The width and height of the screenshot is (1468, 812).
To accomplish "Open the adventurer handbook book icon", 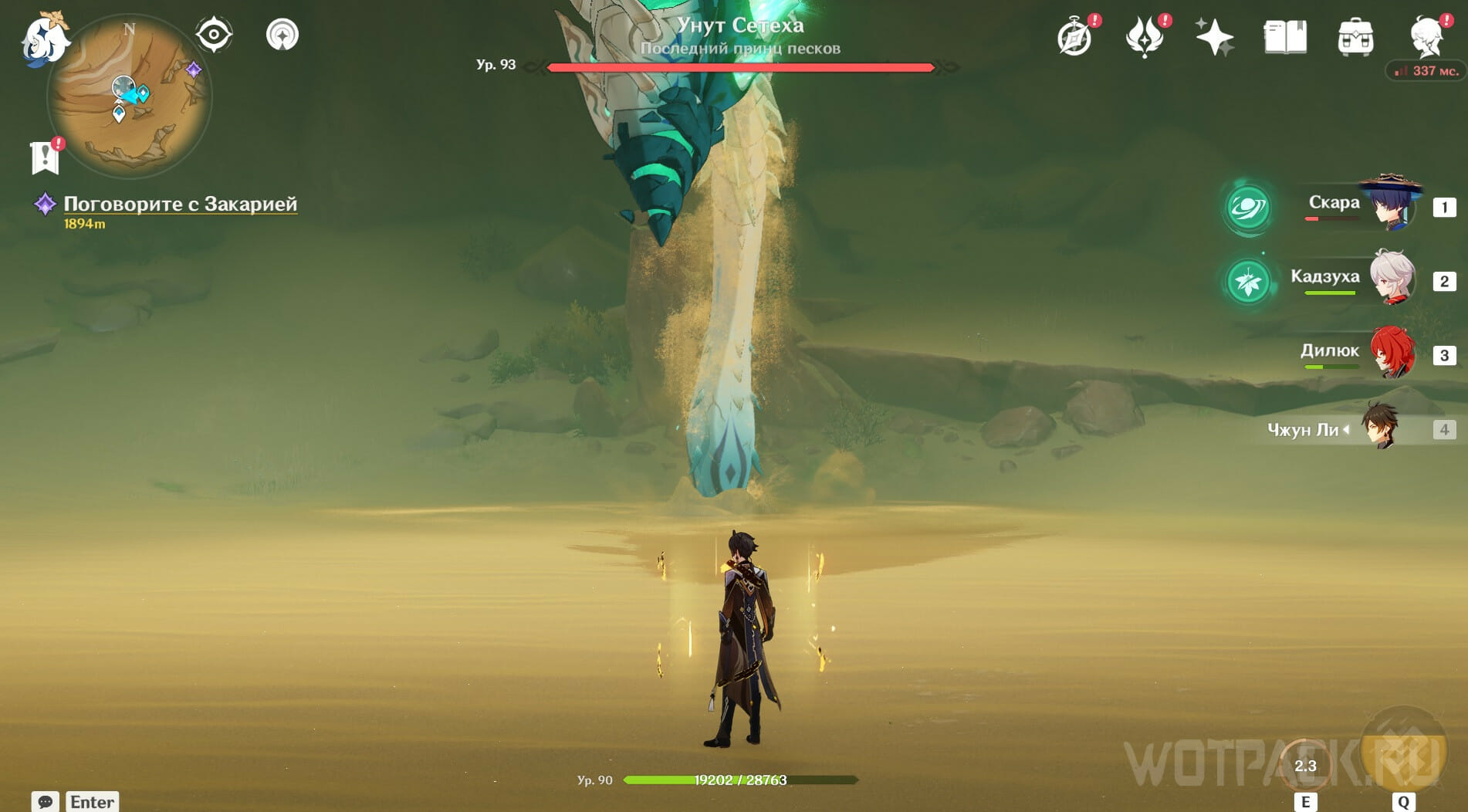I will coord(1285,37).
